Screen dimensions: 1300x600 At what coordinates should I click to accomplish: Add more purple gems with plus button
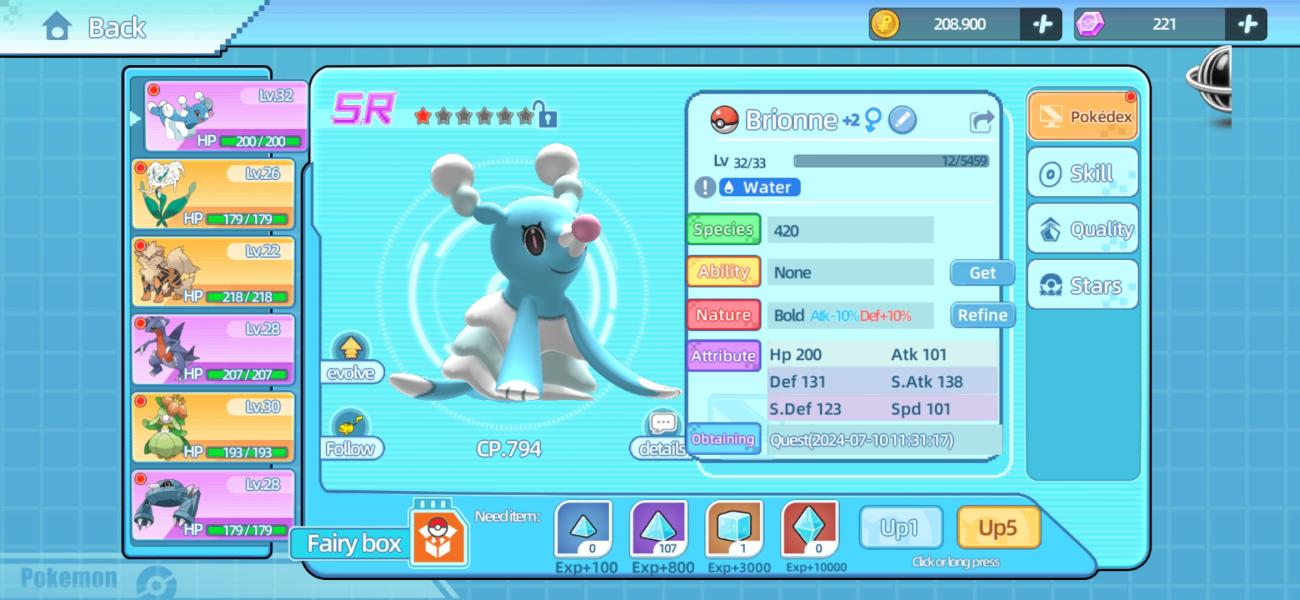tap(1247, 24)
